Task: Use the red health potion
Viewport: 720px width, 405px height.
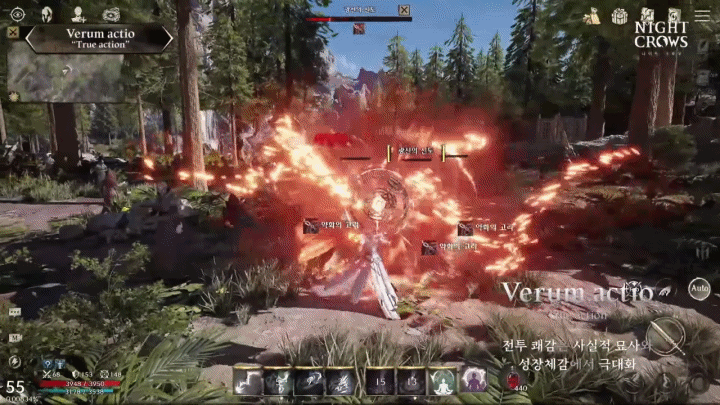Action: pyautogui.click(x=513, y=379)
